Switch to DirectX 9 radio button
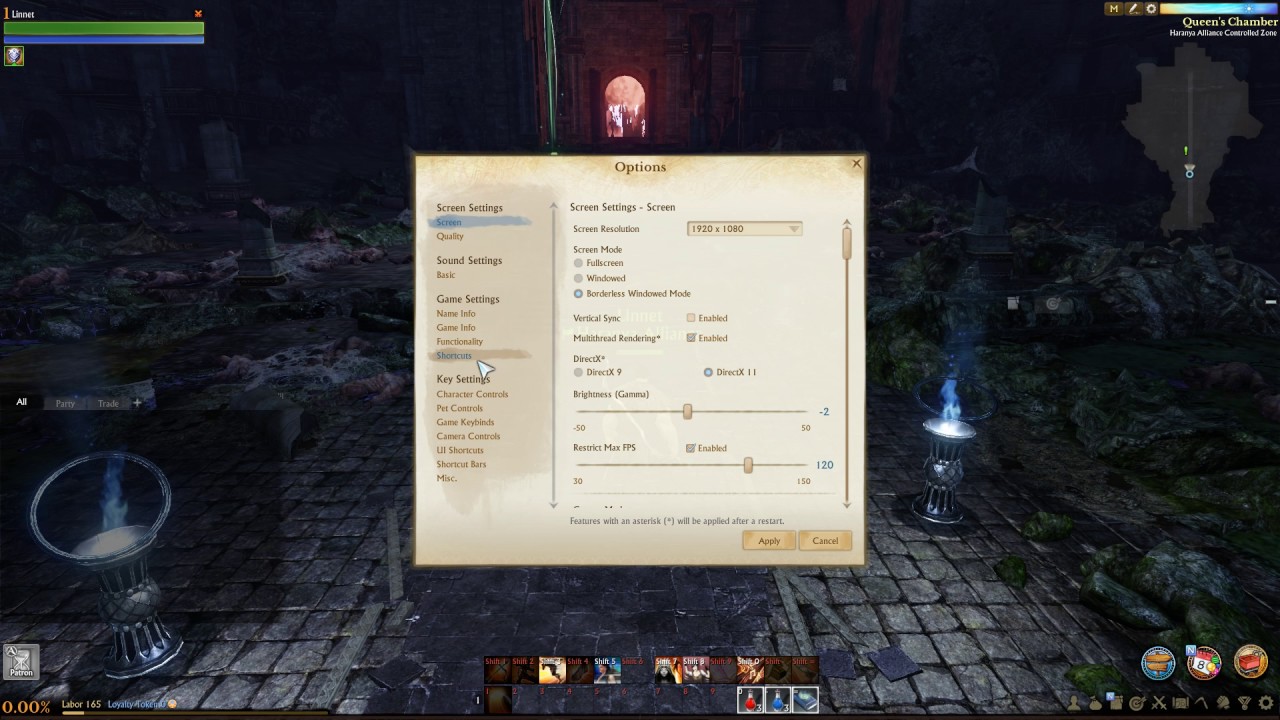 pos(578,371)
